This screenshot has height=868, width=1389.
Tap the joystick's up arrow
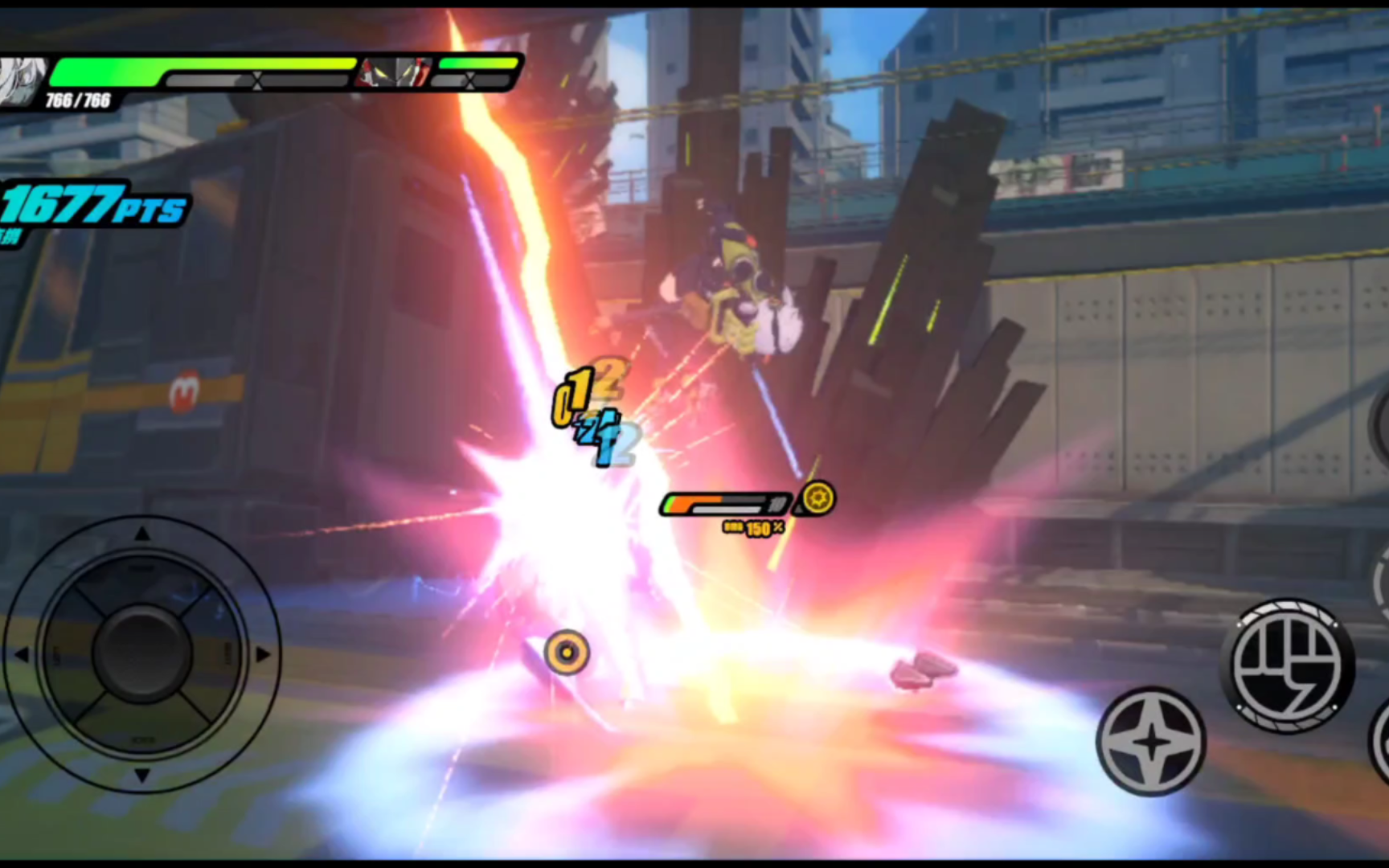[142, 534]
